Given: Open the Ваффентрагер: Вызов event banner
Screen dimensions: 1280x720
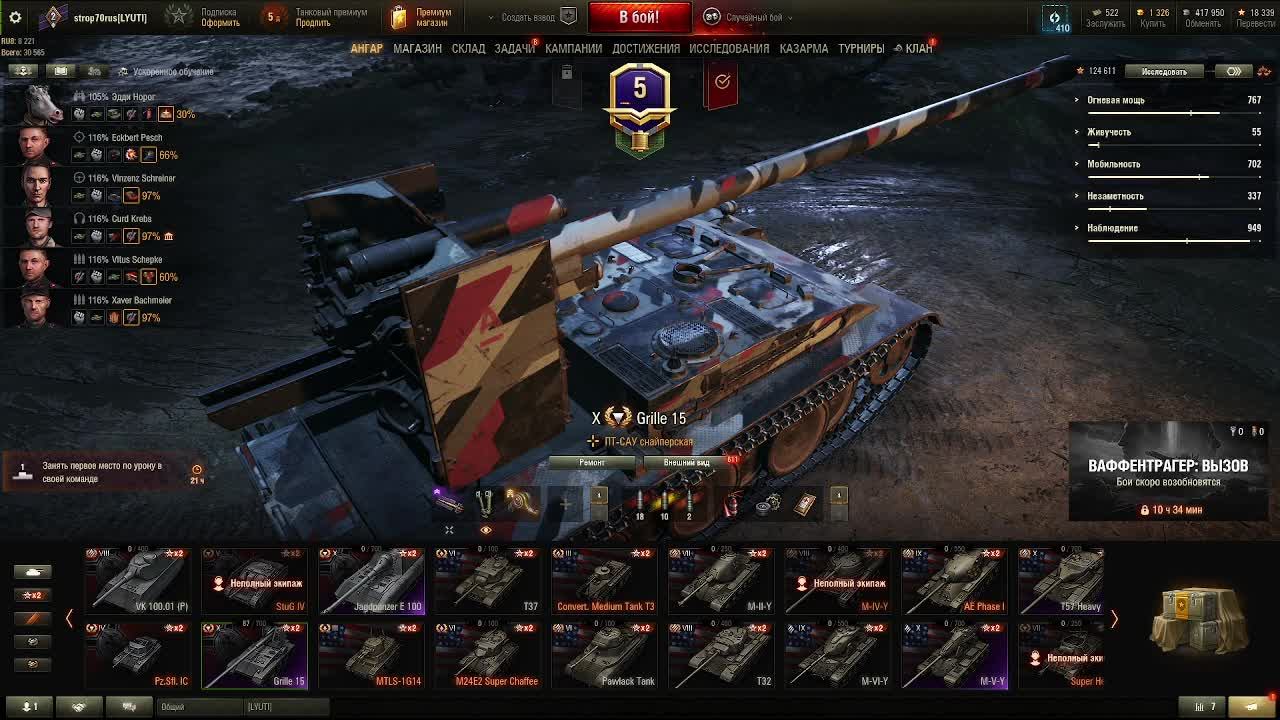Looking at the screenshot, I should pos(1167,472).
